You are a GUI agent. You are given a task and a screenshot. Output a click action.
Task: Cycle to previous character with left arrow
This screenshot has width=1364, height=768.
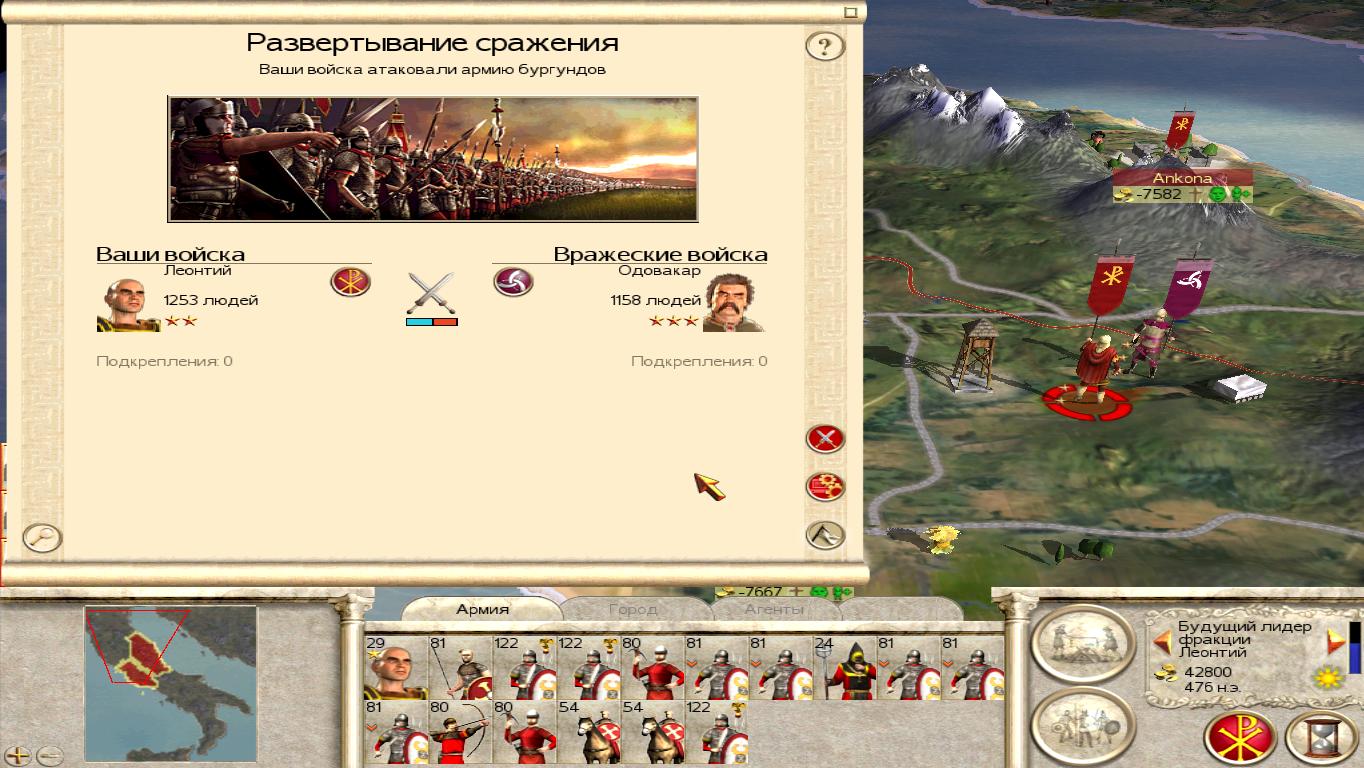coord(1162,641)
